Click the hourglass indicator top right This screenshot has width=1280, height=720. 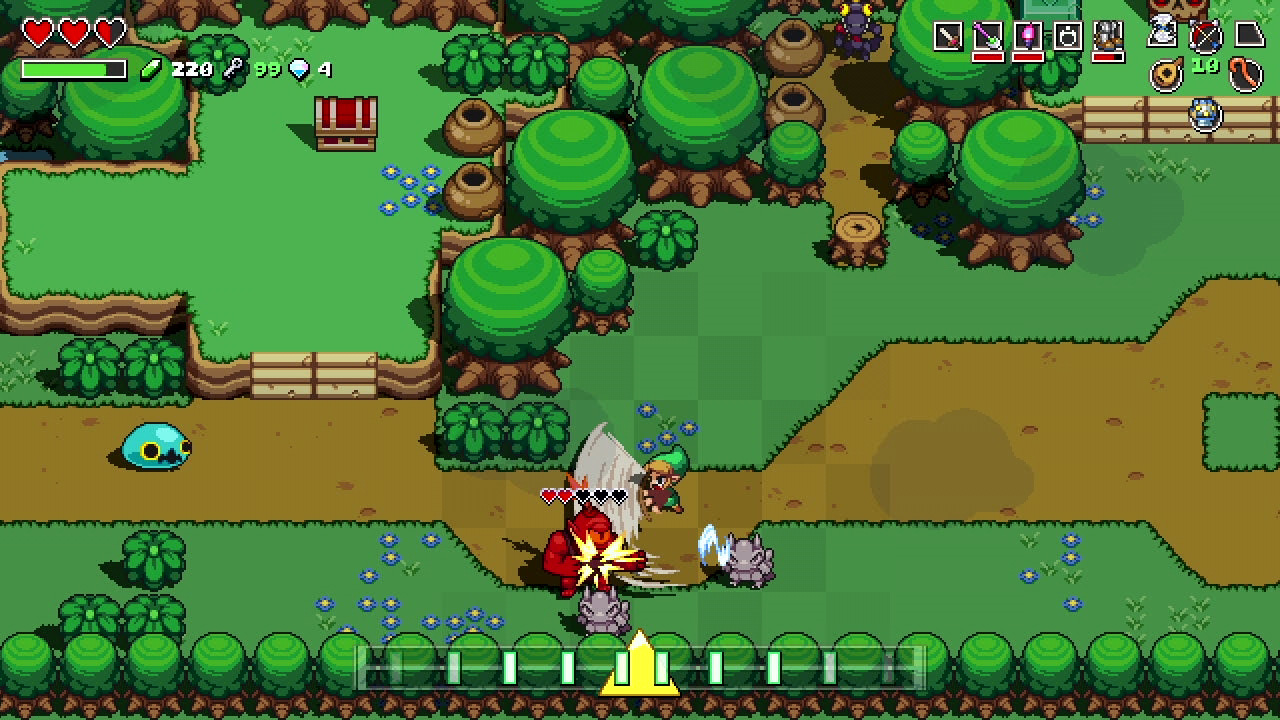click(1162, 32)
